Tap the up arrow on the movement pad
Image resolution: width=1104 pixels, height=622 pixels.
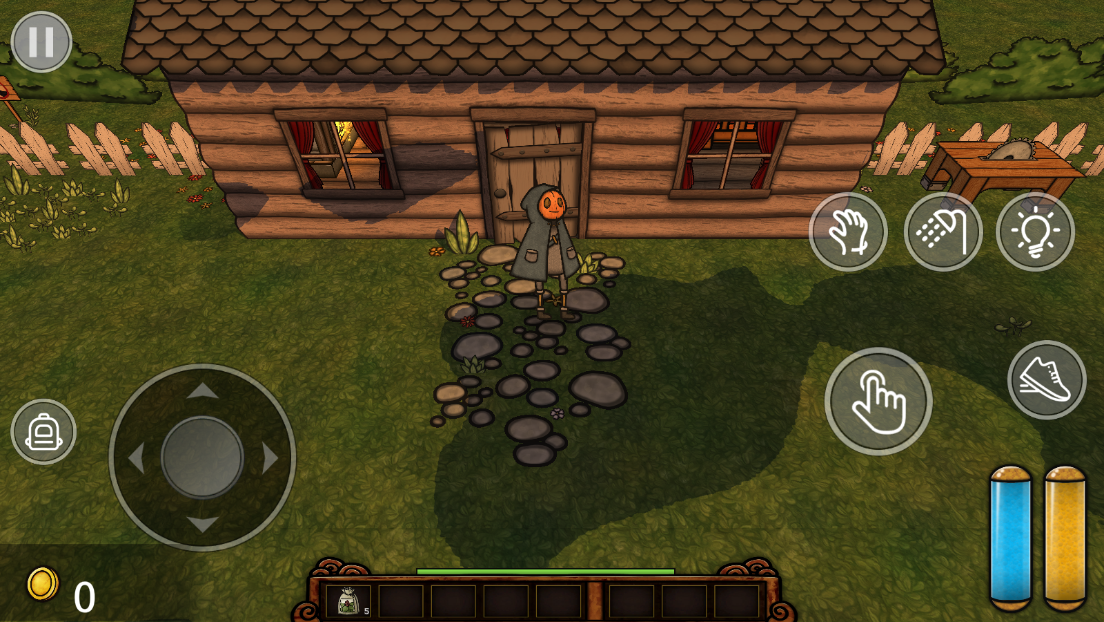[x=203, y=391]
